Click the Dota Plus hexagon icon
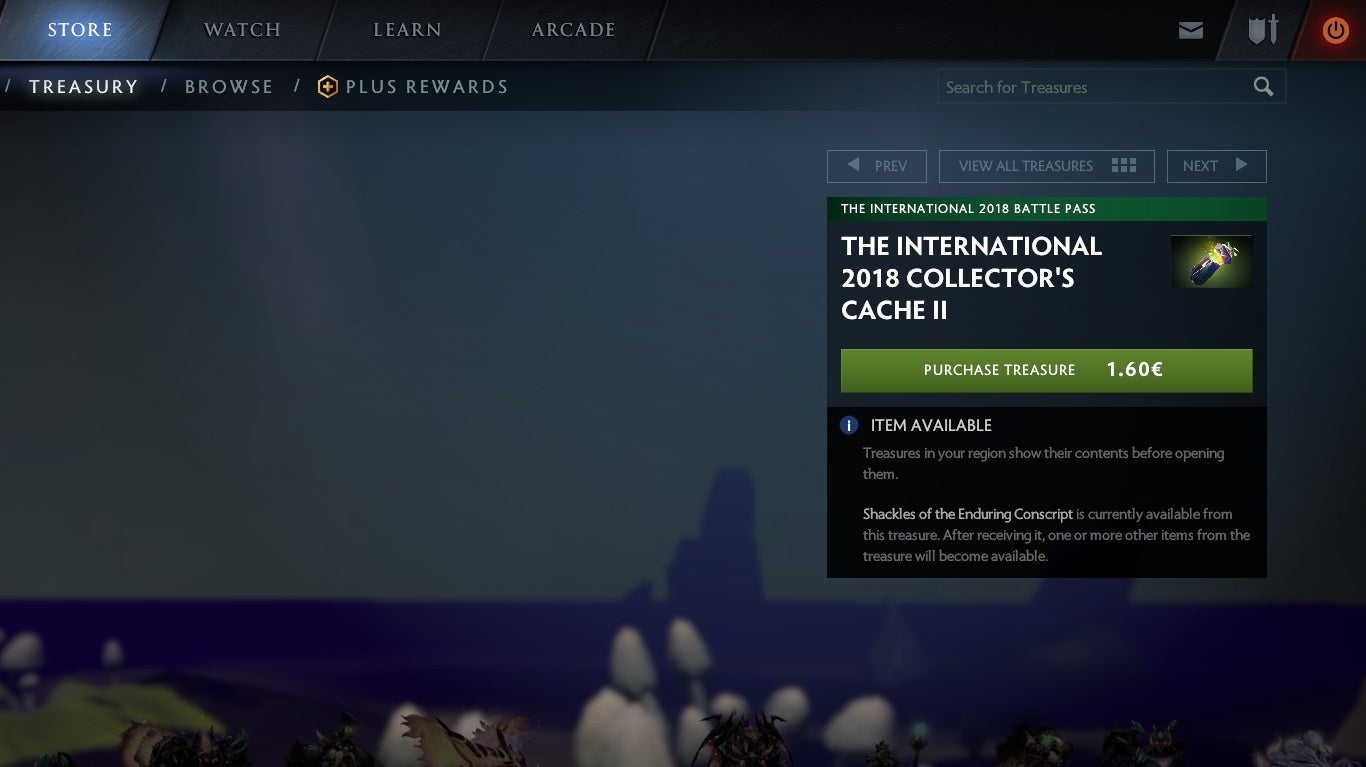The image size is (1366, 767). coord(327,87)
